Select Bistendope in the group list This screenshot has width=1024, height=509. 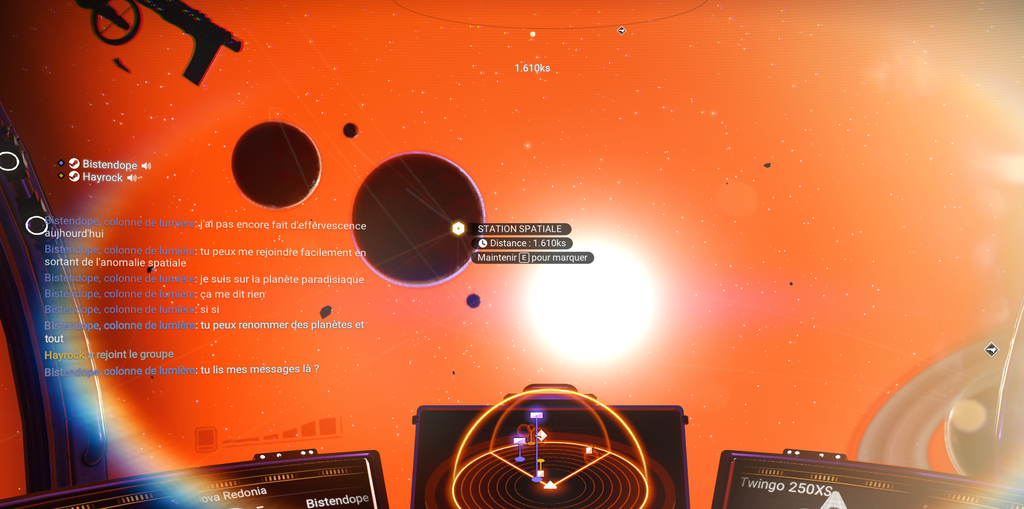point(109,165)
